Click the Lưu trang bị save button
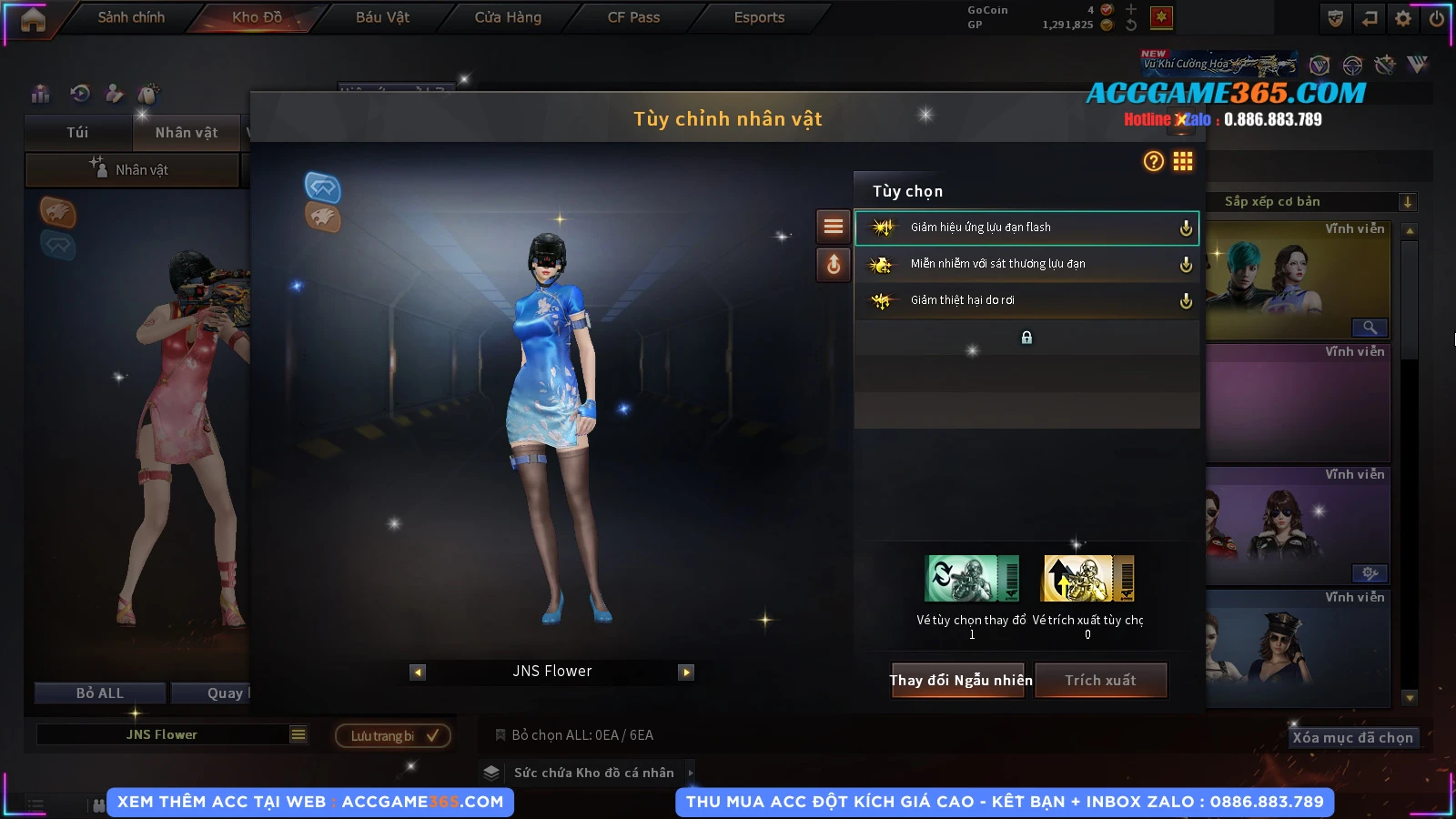 tap(393, 735)
